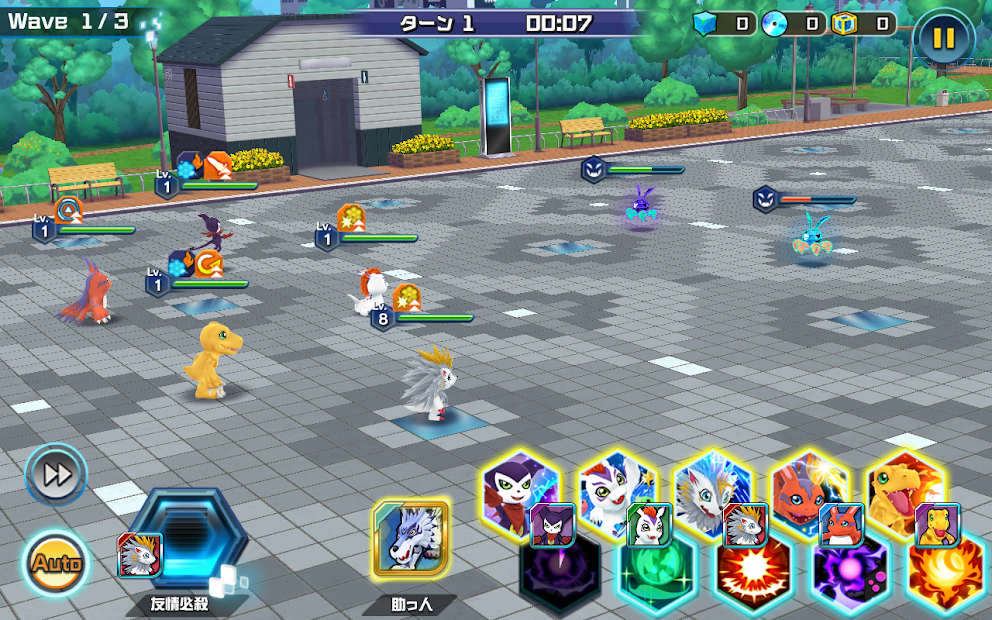The width and height of the screenshot is (992, 620).
Task: Select Gomamon's large hexagon portrait
Action: [615, 485]
